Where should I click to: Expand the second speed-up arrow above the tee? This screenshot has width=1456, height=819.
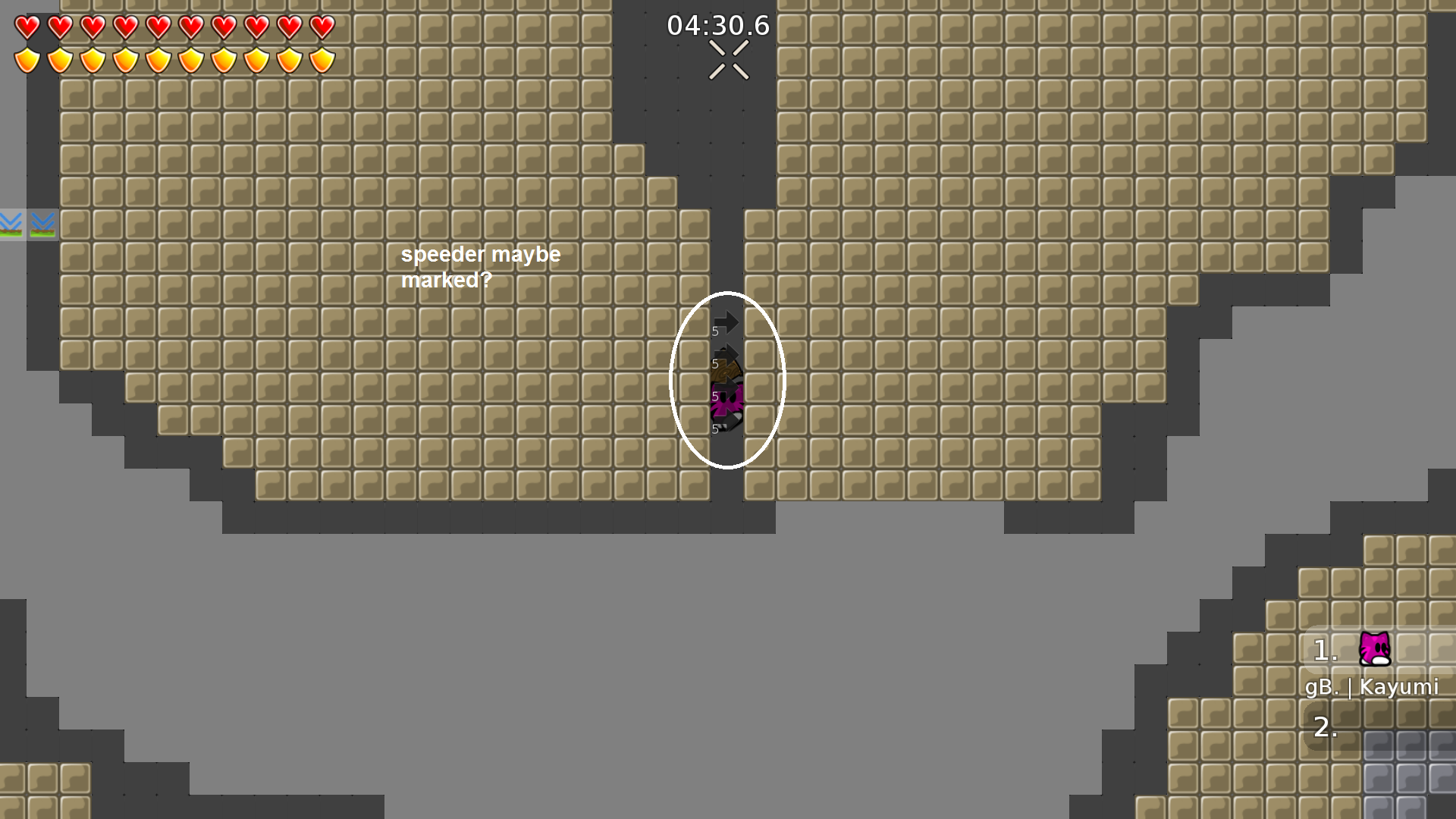[x=726, y=355]
